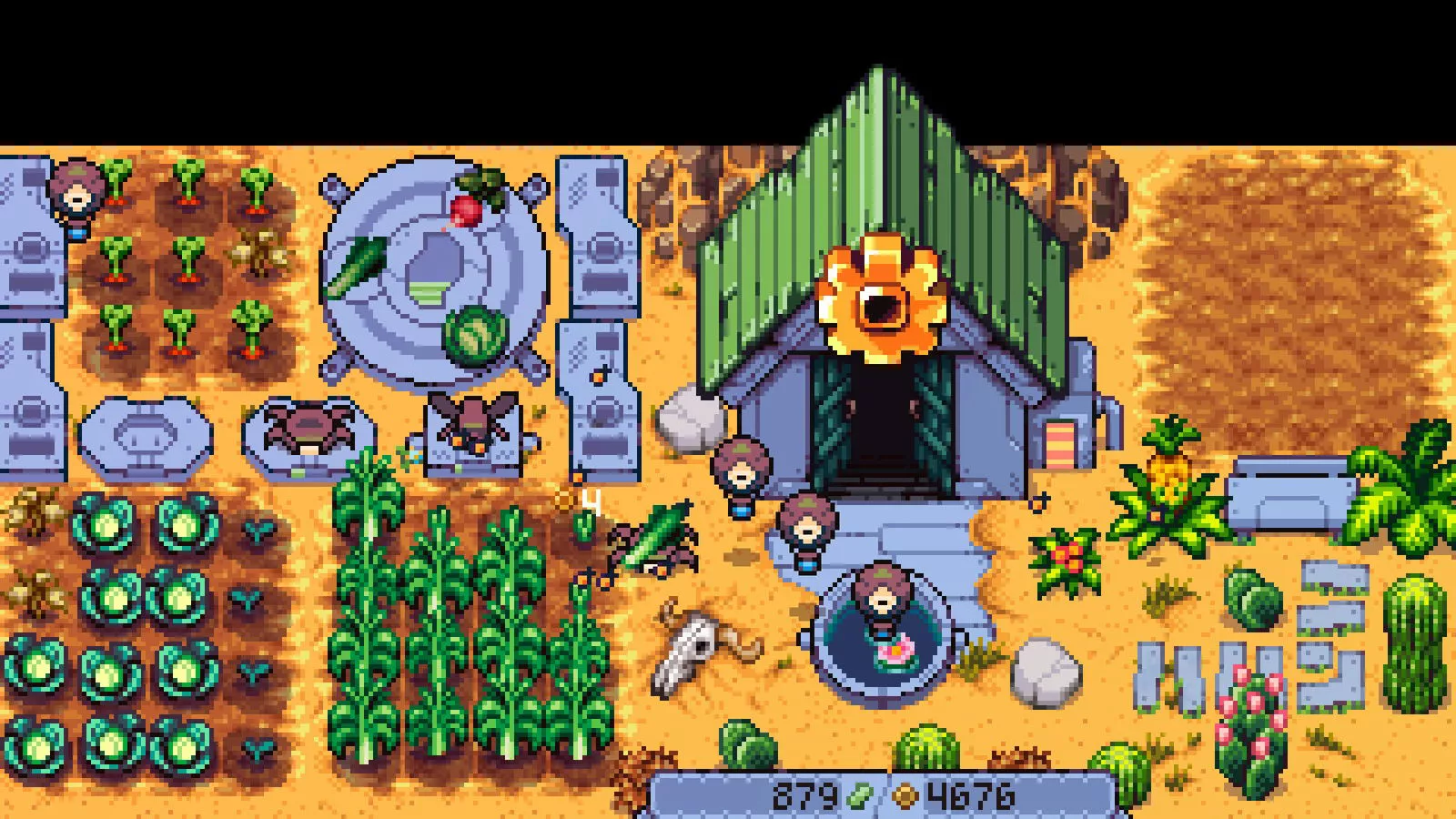The height and width of the screenshot is (819, 1456).
Task: Click the watermelon on the round platform
Action: pos(475,337)
